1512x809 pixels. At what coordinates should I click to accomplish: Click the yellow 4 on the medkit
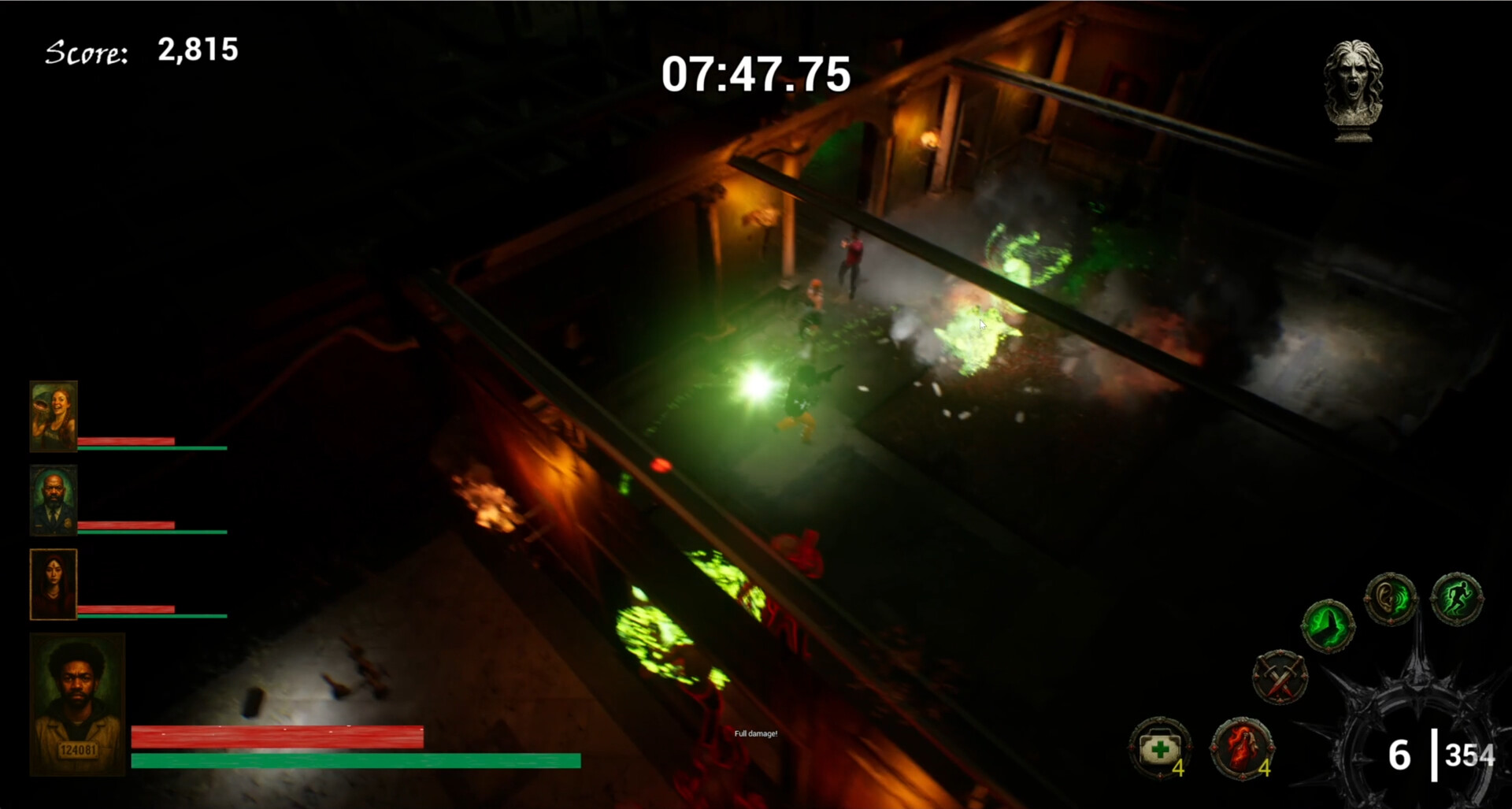click(x=1179, y=766)
